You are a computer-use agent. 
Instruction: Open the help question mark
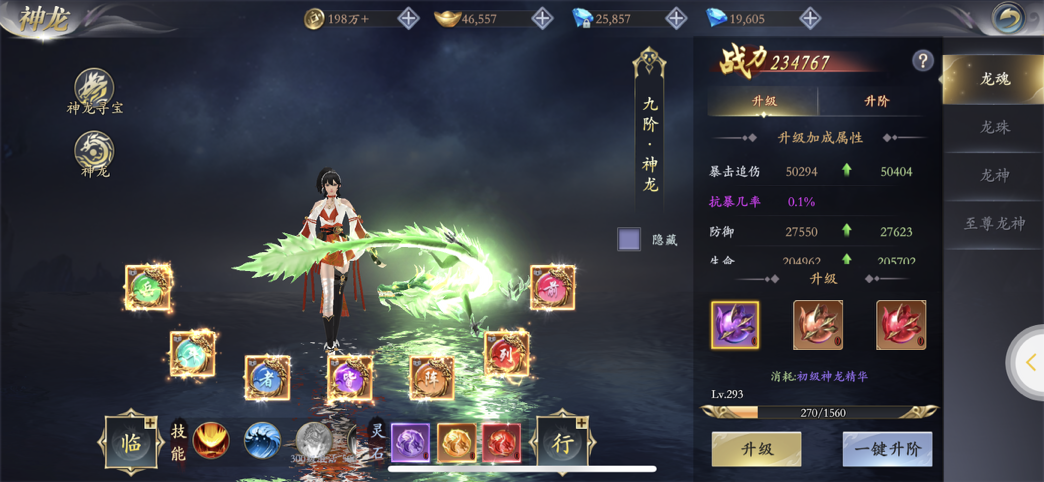click(x=922, y=61)
